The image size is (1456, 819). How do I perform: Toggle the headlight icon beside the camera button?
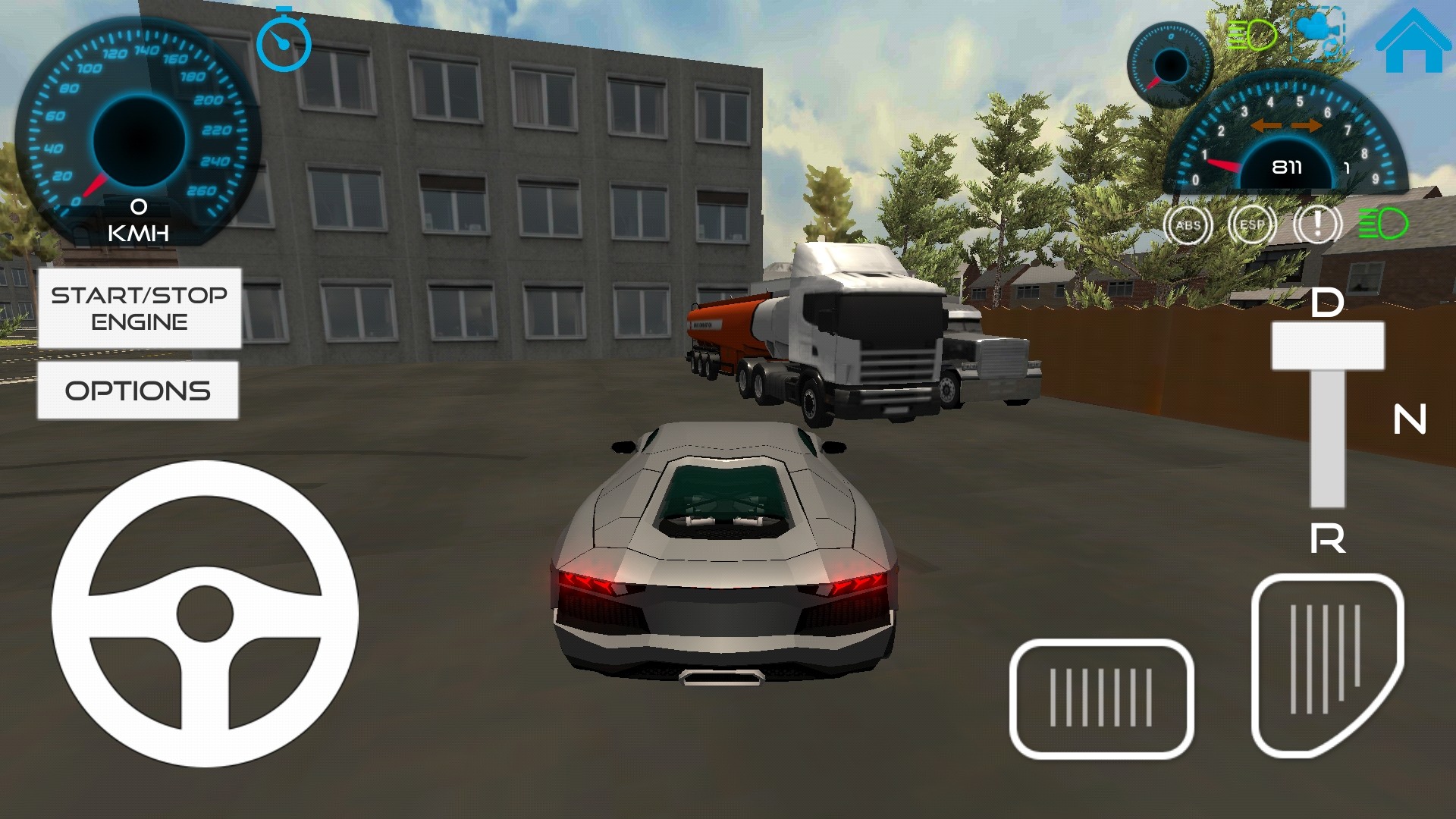[x=1251, y=35]
